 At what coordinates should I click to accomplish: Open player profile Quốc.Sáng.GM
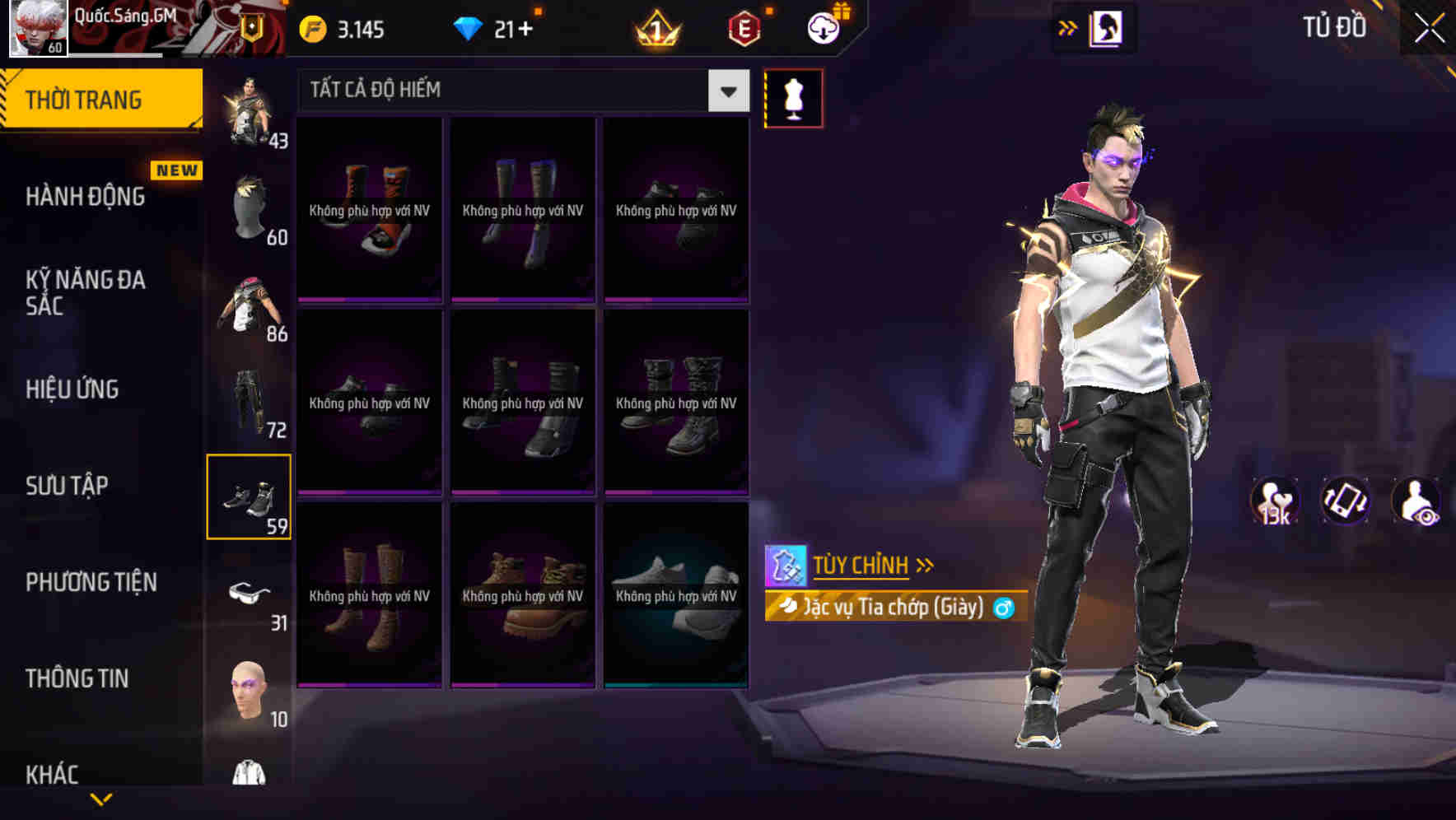39,27
